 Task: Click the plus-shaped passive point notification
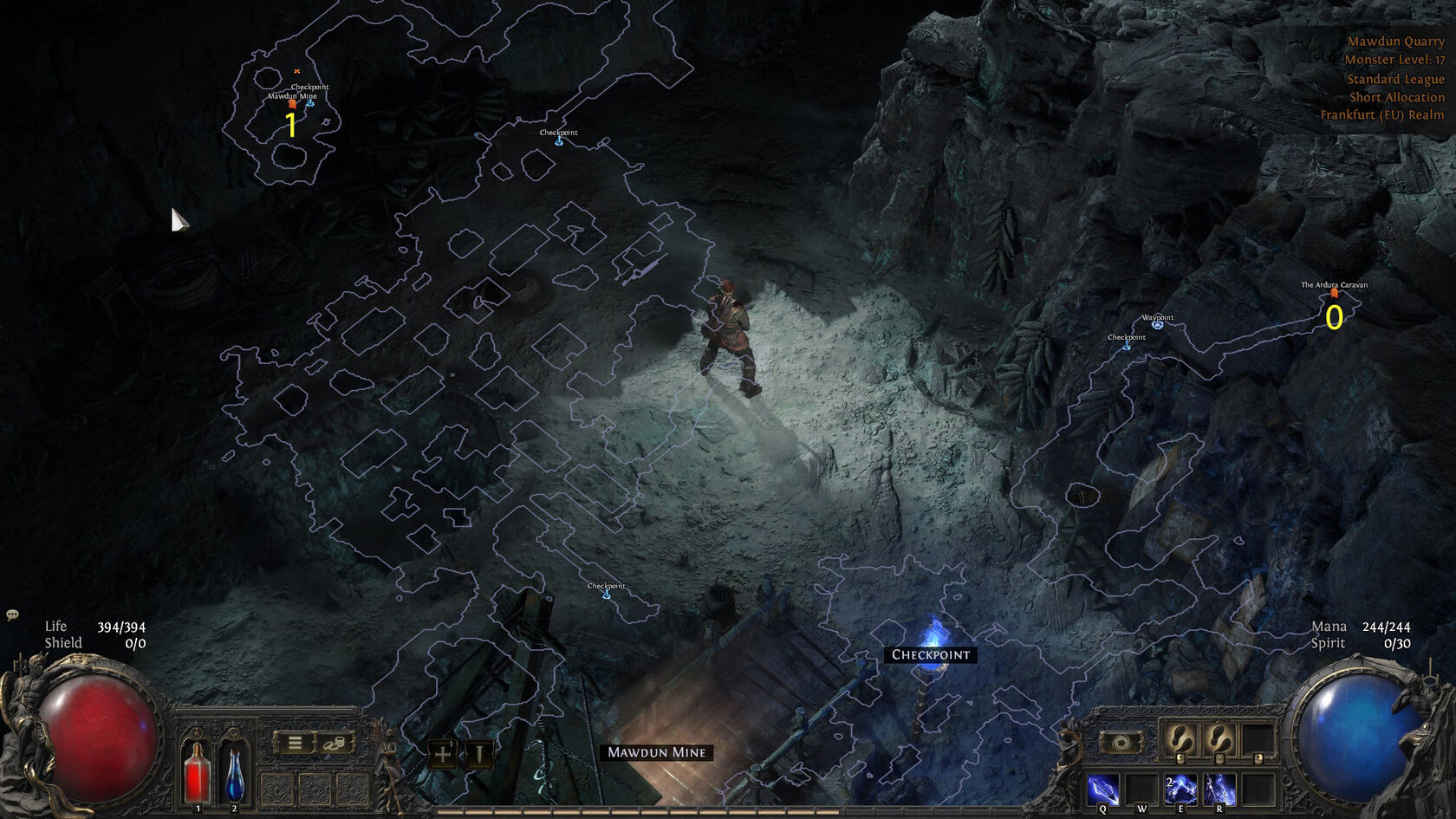(443, 754)
